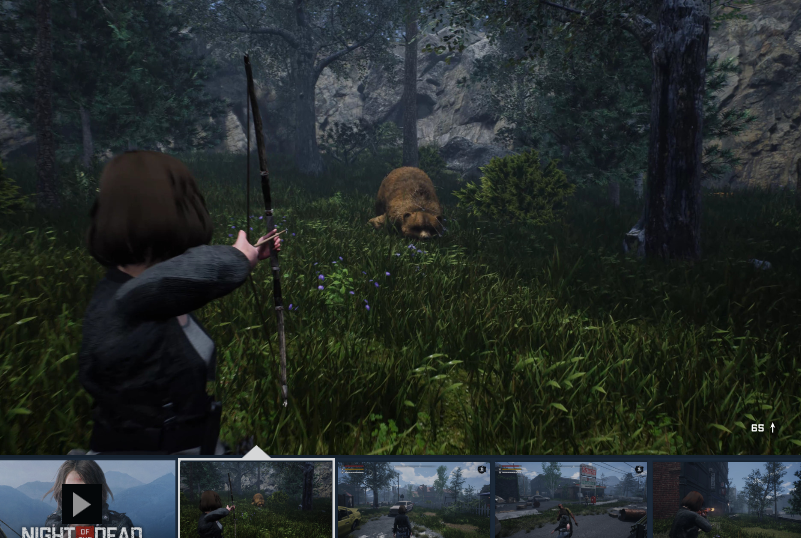
Task: Show the thumbnail with the red billboard sign
Action: pyautogui.click(x=570, y=499)
